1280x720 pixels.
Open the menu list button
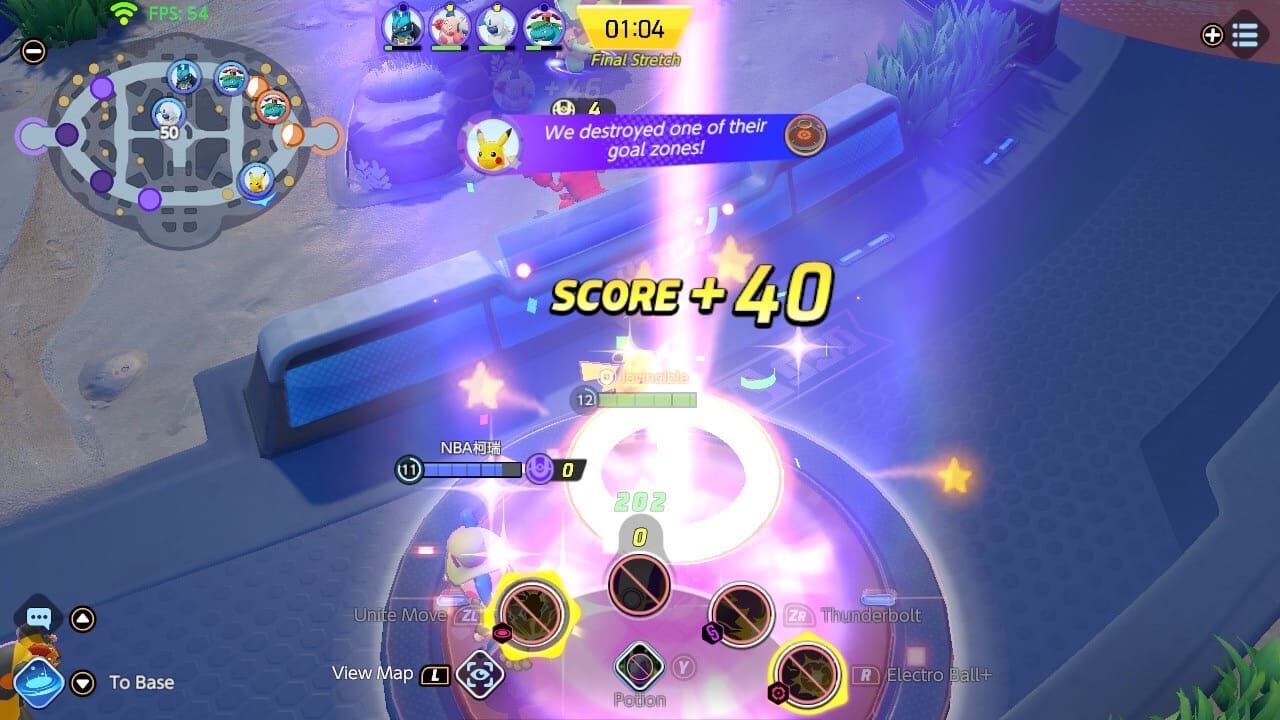click(x=1244, y=35)
